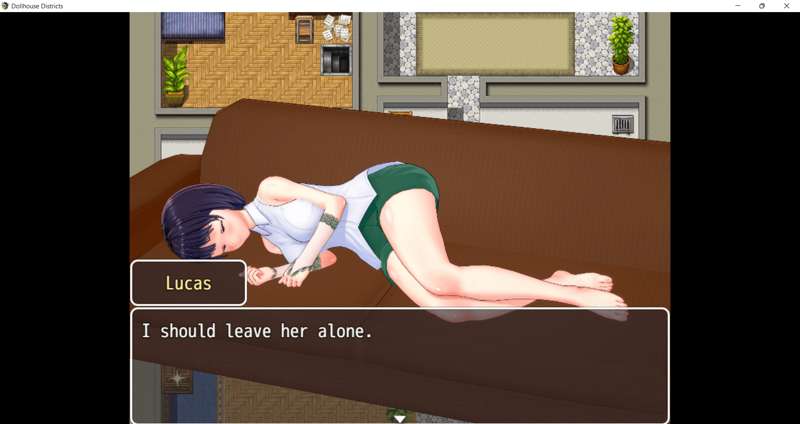Click the dialogue message box to continue
This screenshot has width=800, height=424.
[x=399, y=364]
